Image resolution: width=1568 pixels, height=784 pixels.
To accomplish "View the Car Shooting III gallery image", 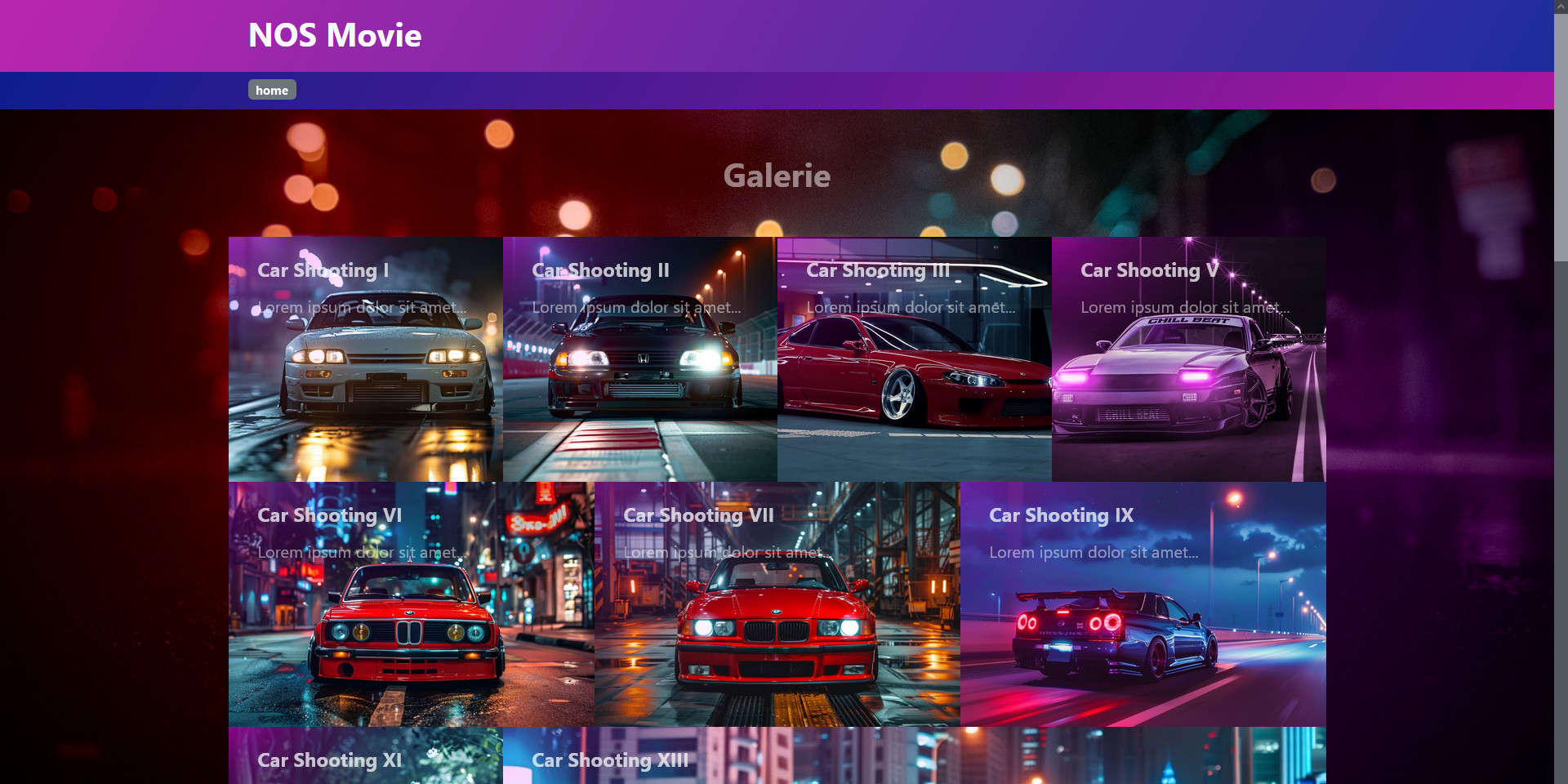I will pos(914,359).
